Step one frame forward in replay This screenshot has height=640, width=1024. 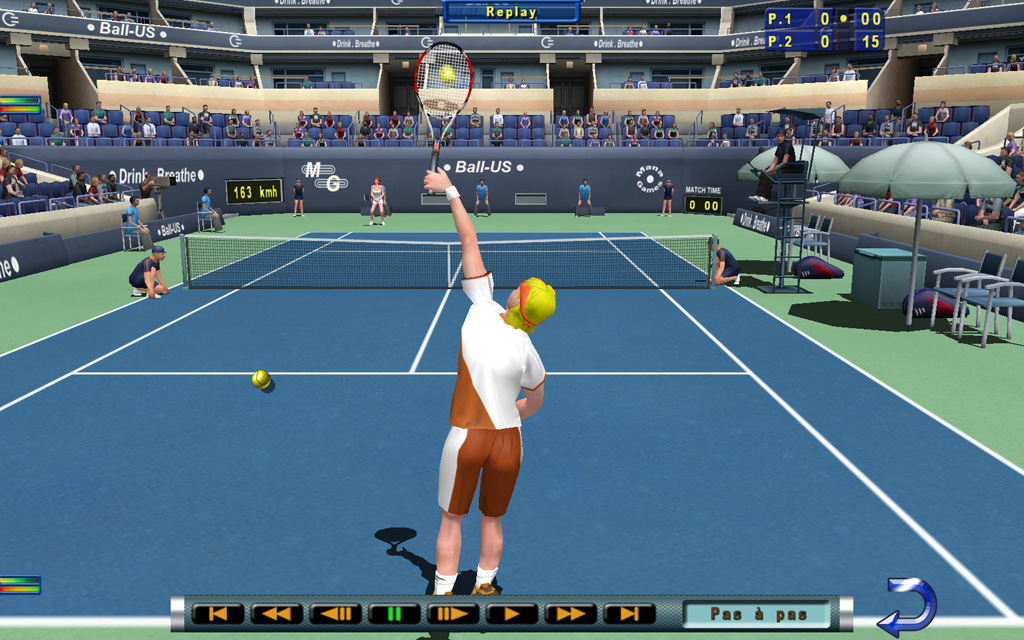coord(453,614)
